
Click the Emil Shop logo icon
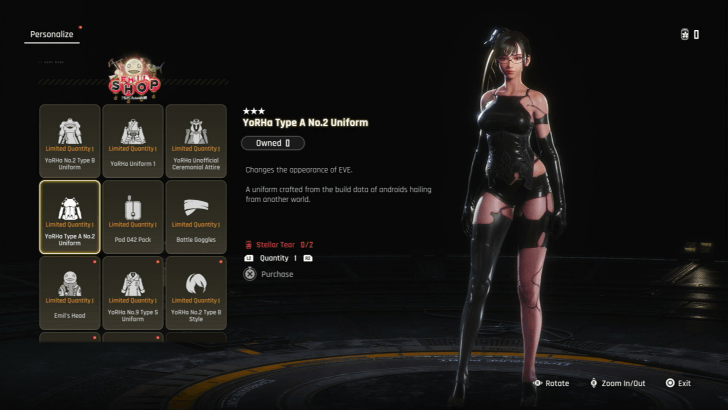tap(134, 77)
